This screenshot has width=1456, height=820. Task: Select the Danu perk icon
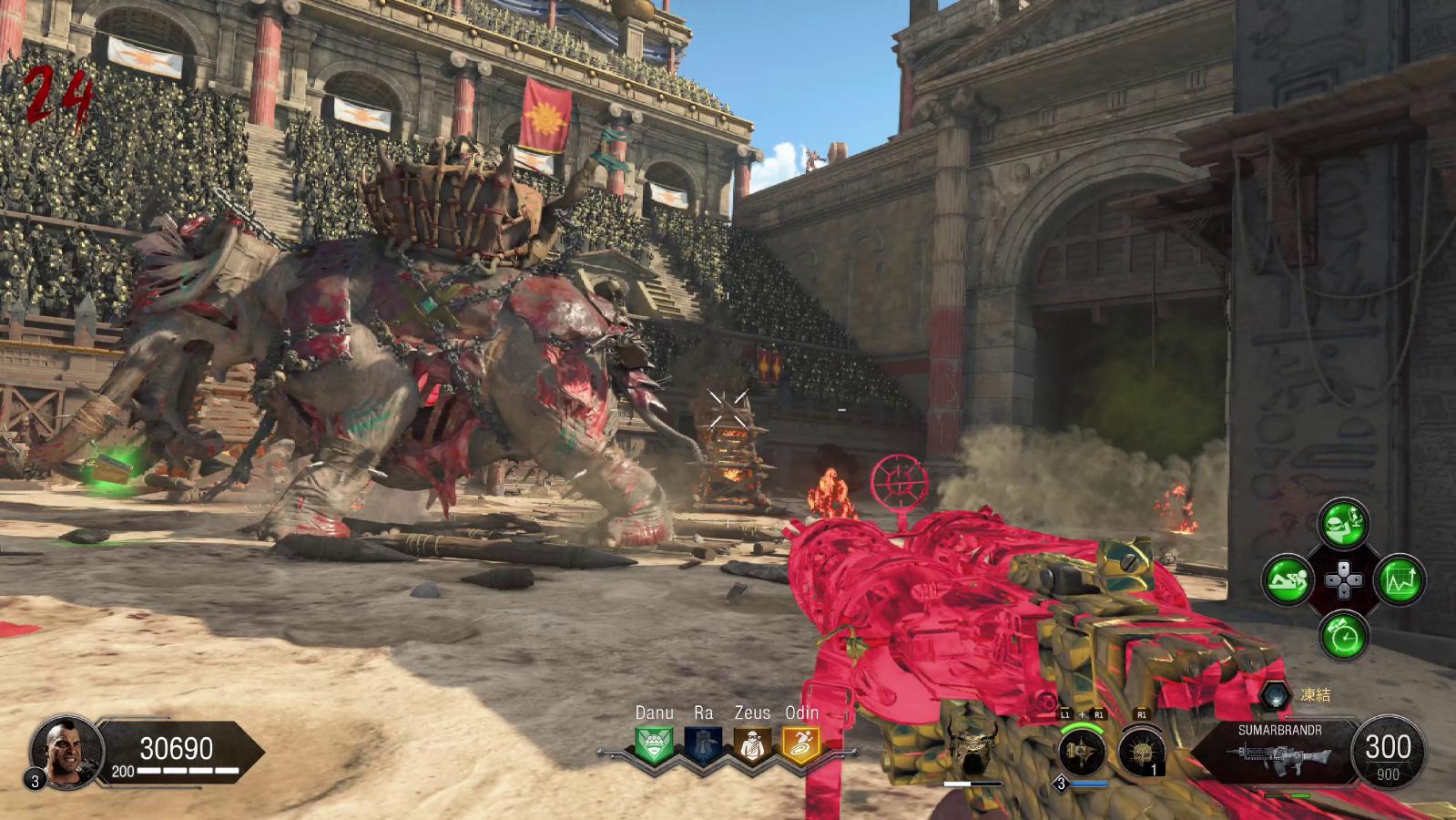[x=654, y=746]
